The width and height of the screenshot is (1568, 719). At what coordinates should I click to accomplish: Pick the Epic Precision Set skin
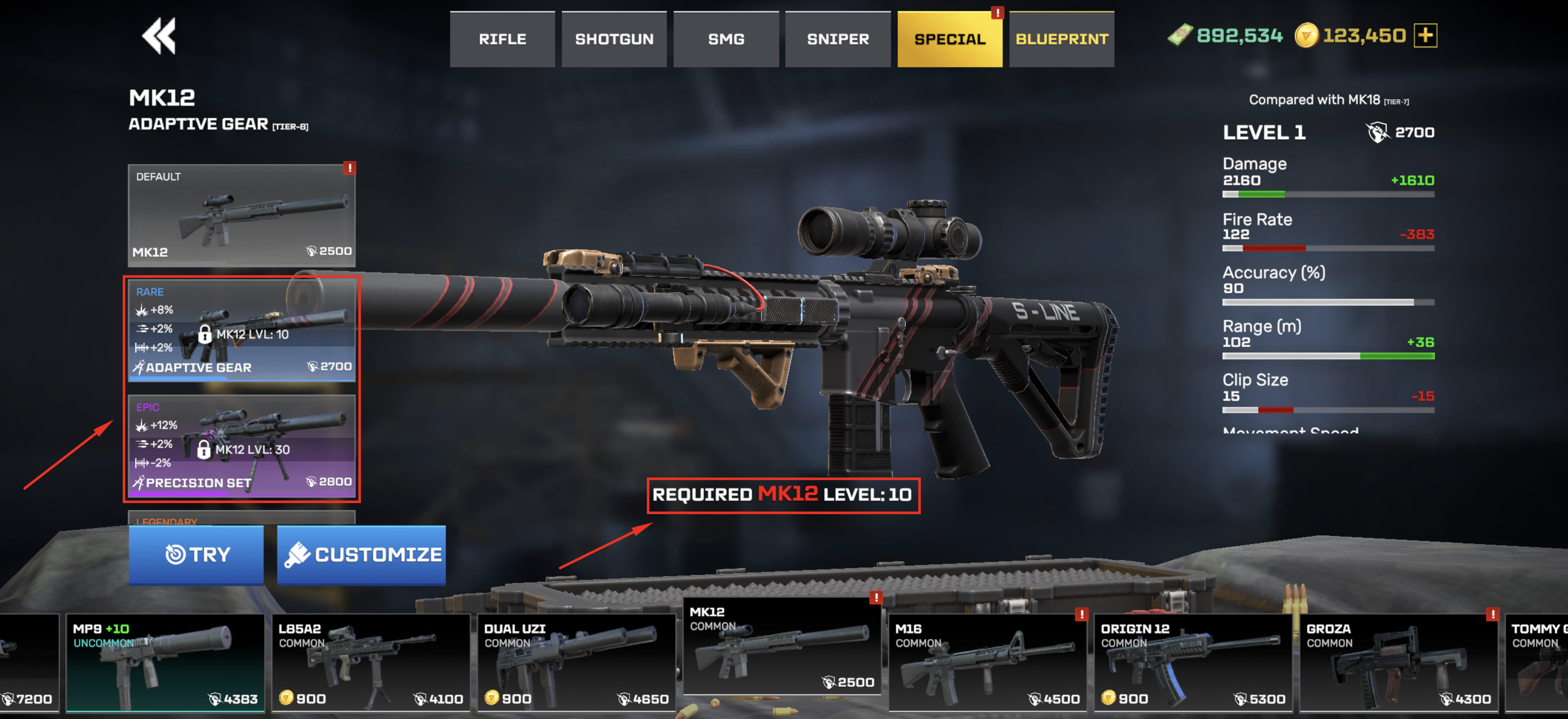point(242,445)
